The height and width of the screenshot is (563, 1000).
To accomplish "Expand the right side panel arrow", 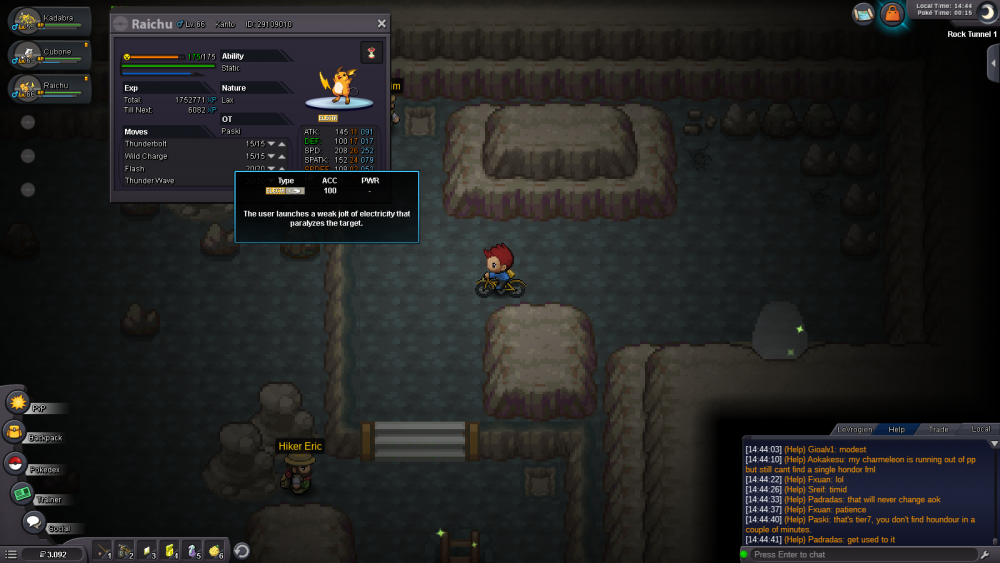I will [990, 62].
